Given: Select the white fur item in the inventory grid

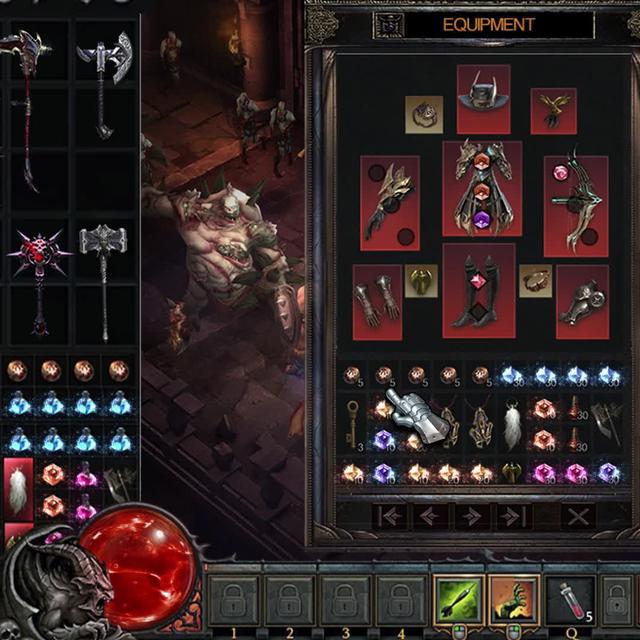Looking at the screenshot, I should 512,424.
